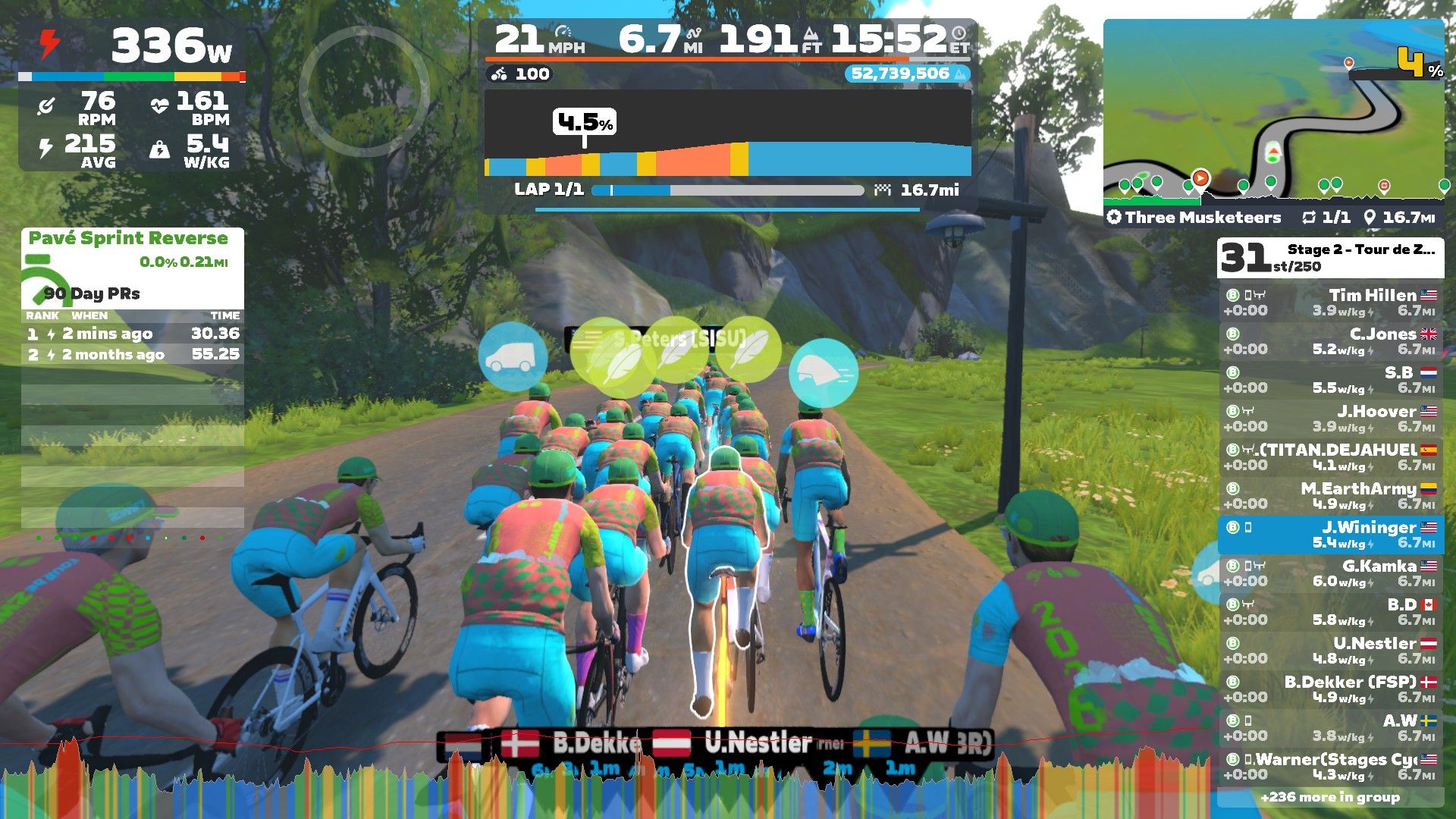The height and width of the screenshot is (819, 1456).
Task: Click the 31st/250 race position panel
Action: (1331, 258)
